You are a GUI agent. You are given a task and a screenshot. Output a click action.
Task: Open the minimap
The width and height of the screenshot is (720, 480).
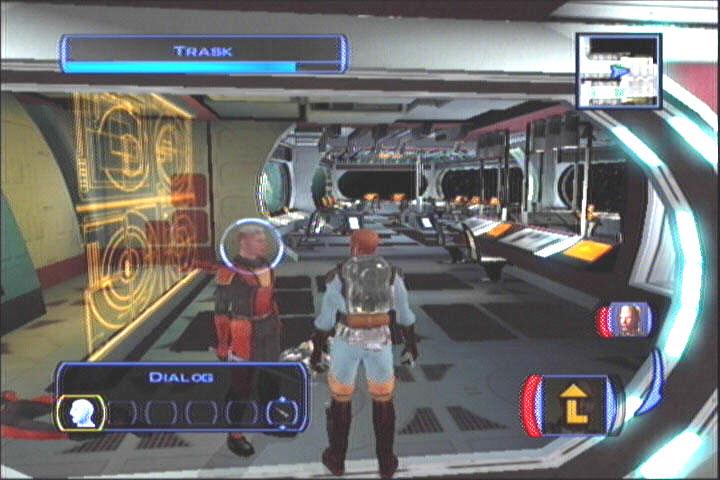(618, 71)
